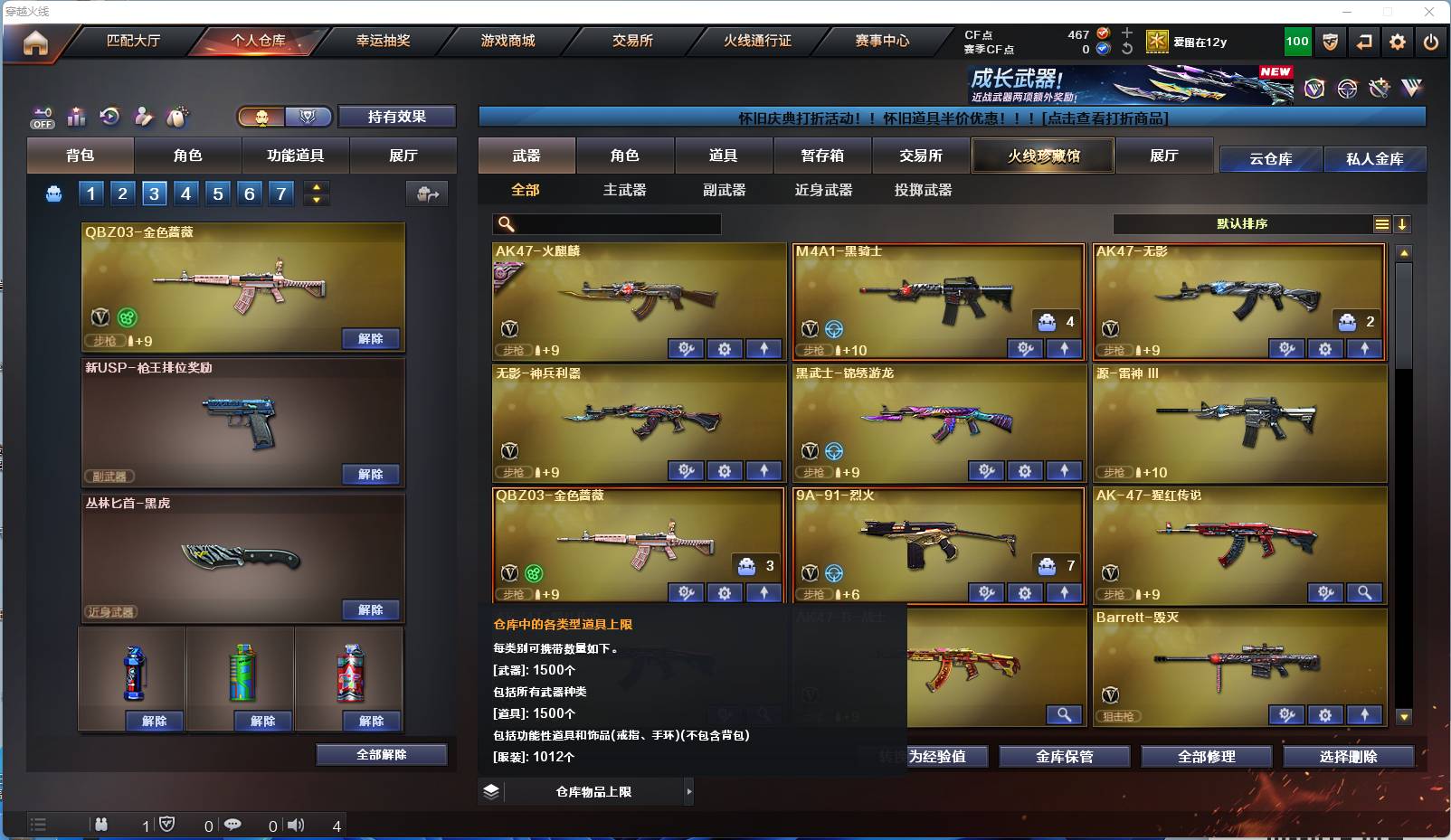Click the list sort icon beside 默认排序
Screen dimensions: 1451x840
(1381, 223)
